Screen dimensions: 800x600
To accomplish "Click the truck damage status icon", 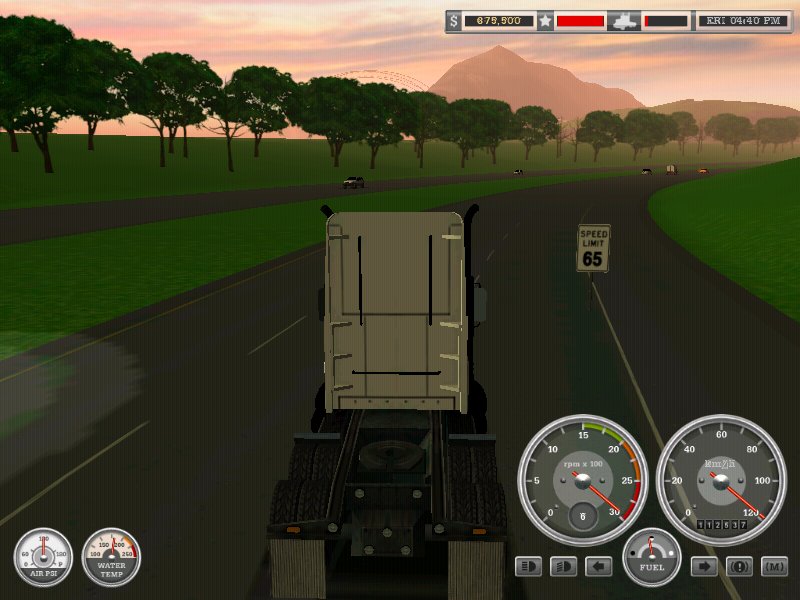I will pyautogui.click(x=624, y=20).
